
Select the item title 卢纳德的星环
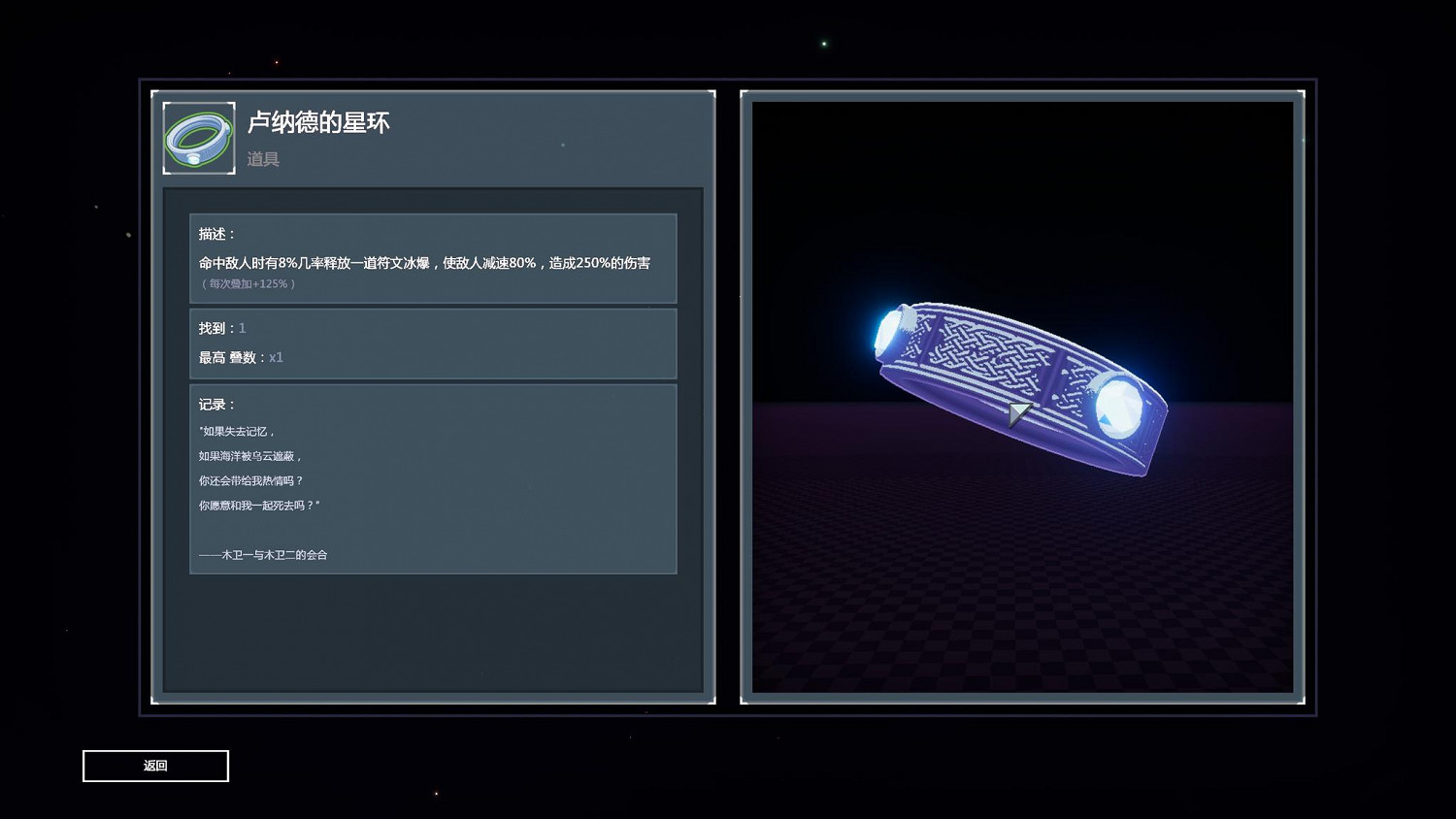[320, 123]
